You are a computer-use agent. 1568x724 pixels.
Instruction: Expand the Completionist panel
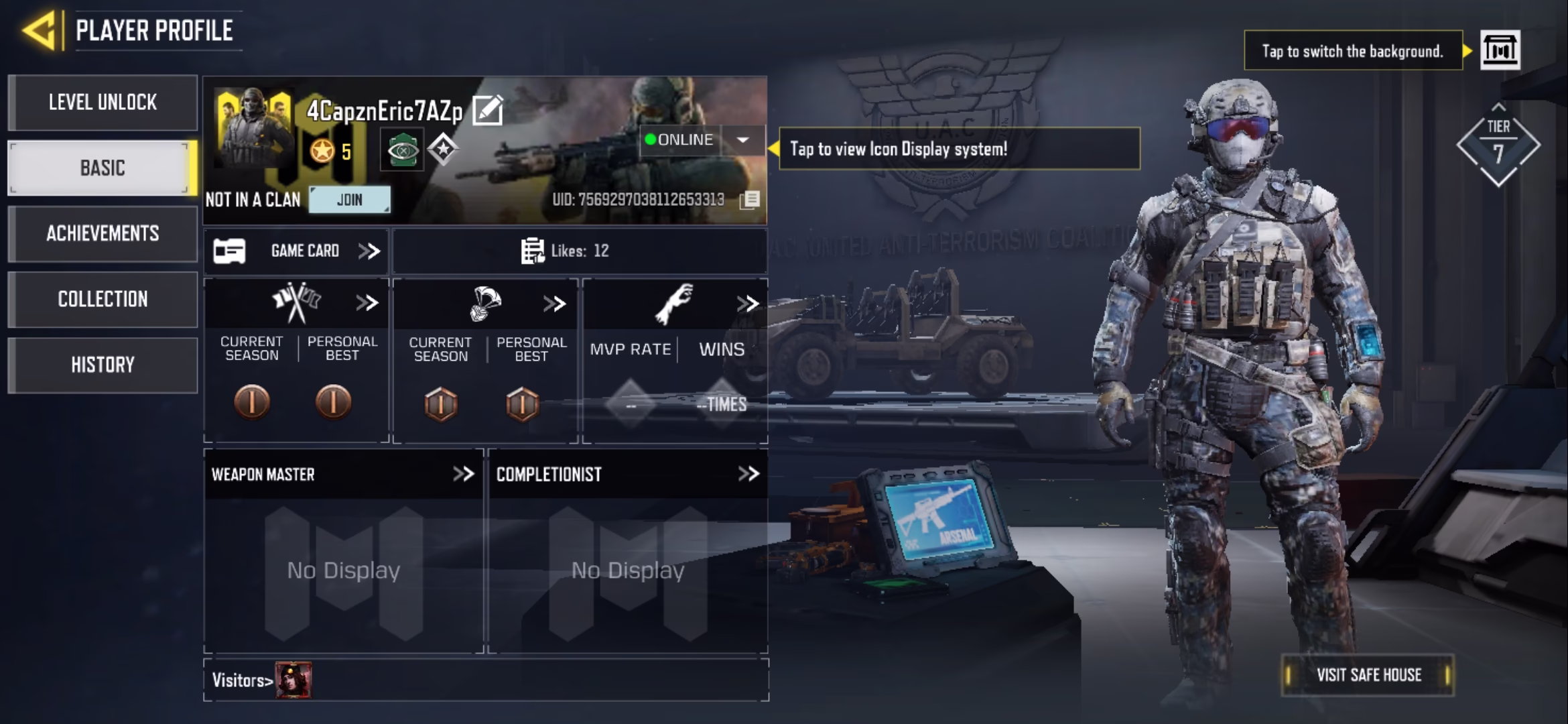click(x=748, y=474)
